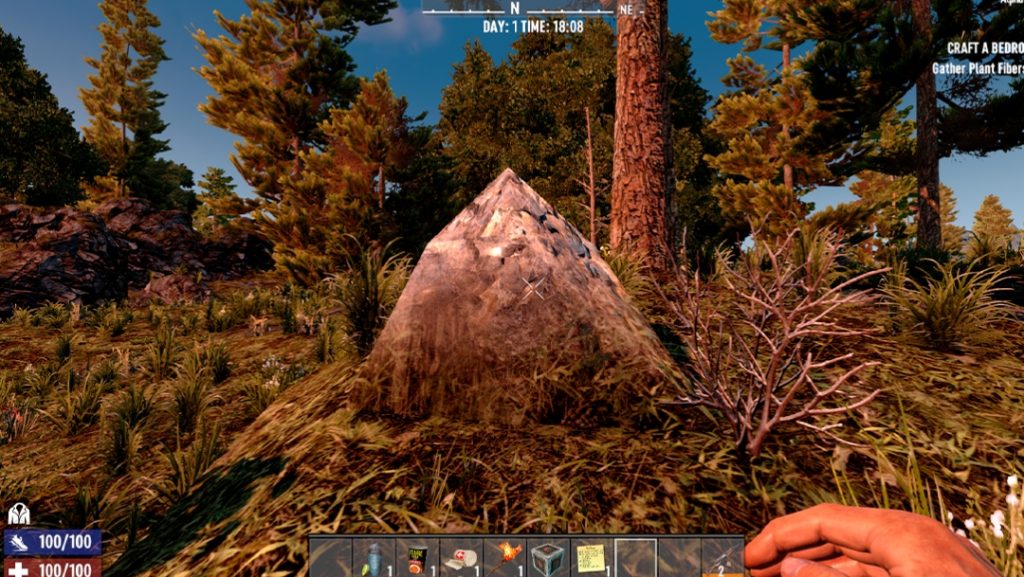The width and height of the screenshot is (1024, 577).
Task: Equip the torch from the hotbar
Action: (505, 558)
